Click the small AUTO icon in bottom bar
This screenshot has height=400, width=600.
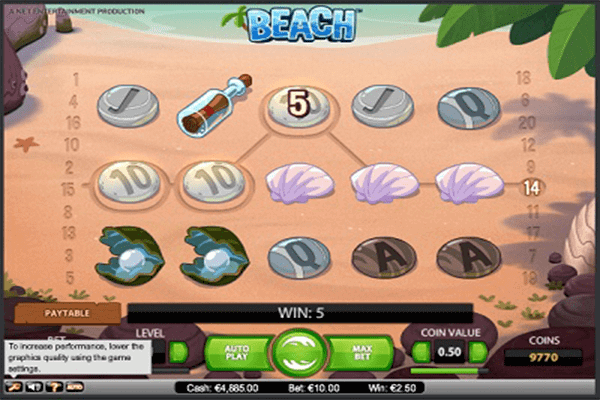point(74,385)
